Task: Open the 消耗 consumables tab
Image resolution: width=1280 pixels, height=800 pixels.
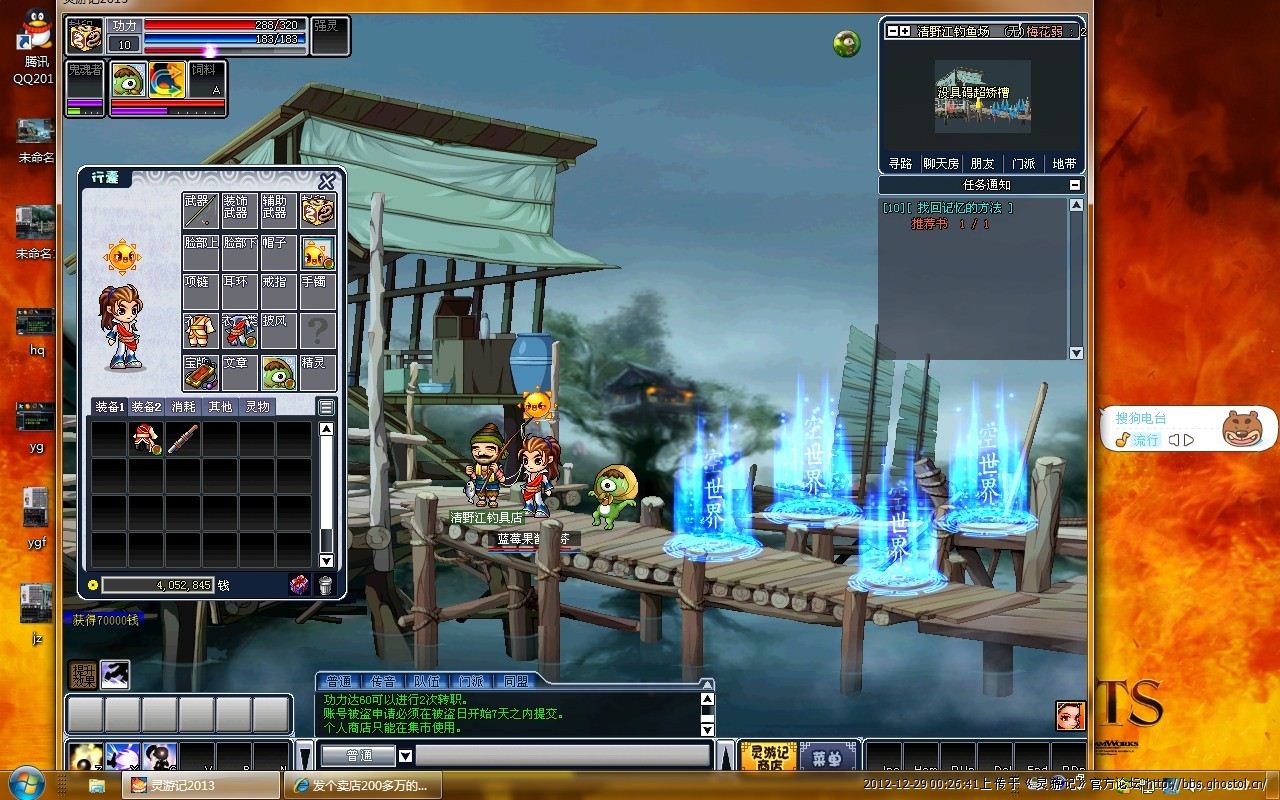Action: 183,407
